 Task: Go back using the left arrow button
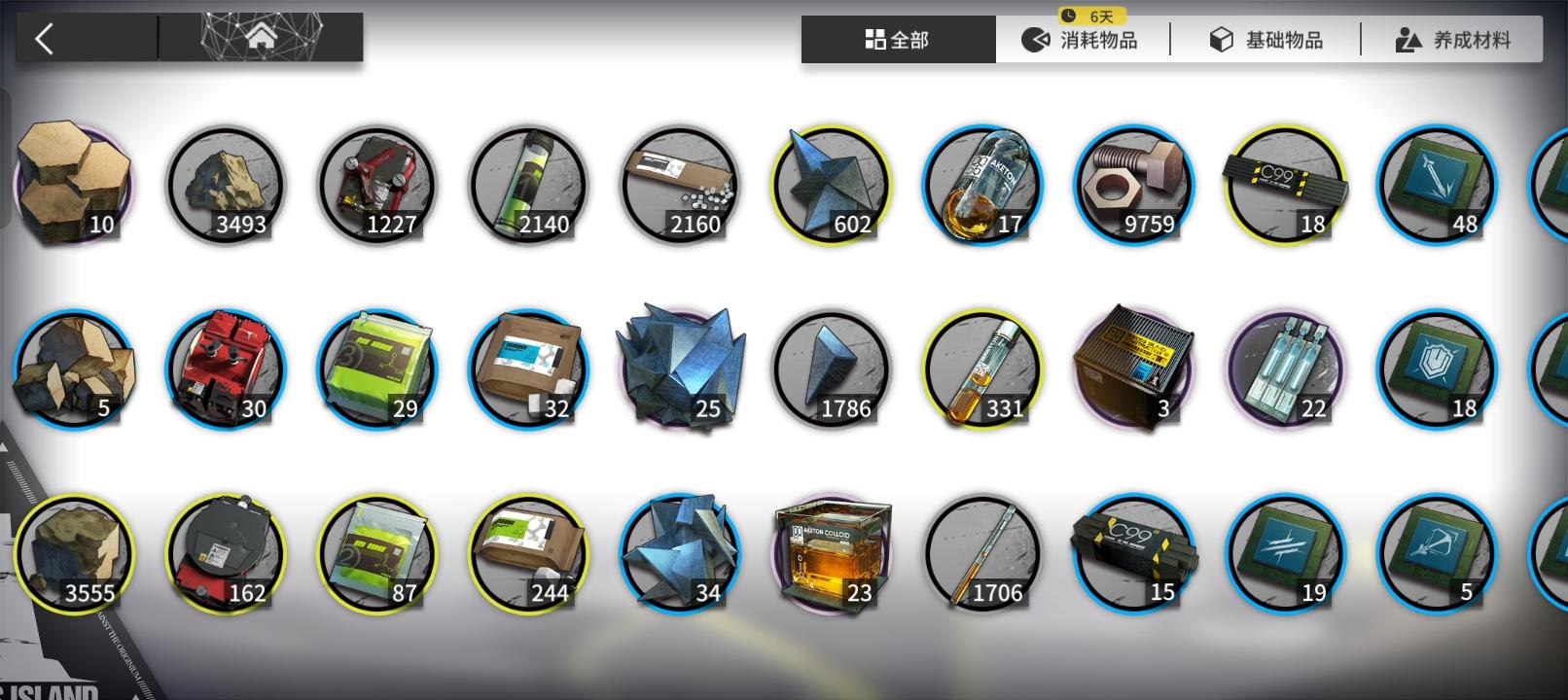[44, 36]
